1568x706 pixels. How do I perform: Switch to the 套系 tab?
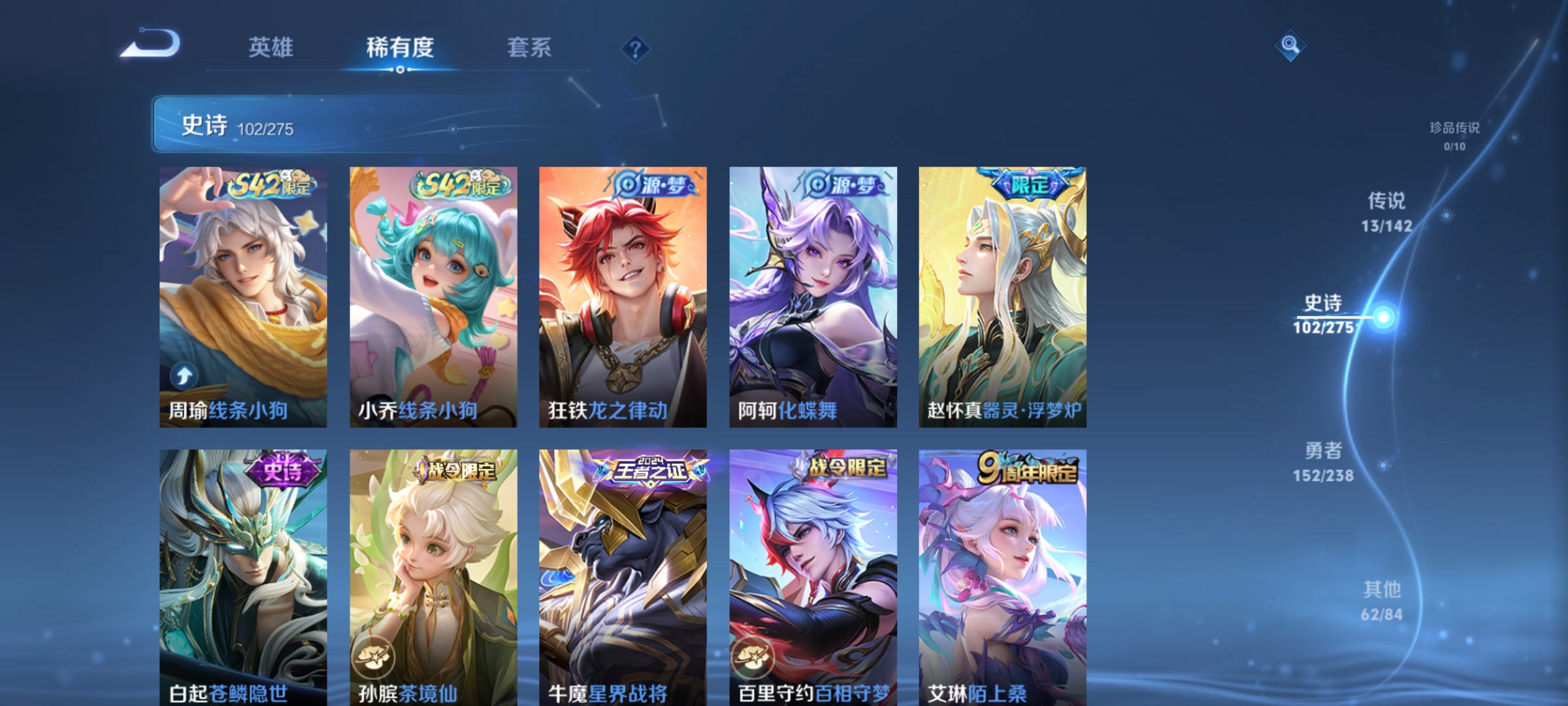(529, 48)
